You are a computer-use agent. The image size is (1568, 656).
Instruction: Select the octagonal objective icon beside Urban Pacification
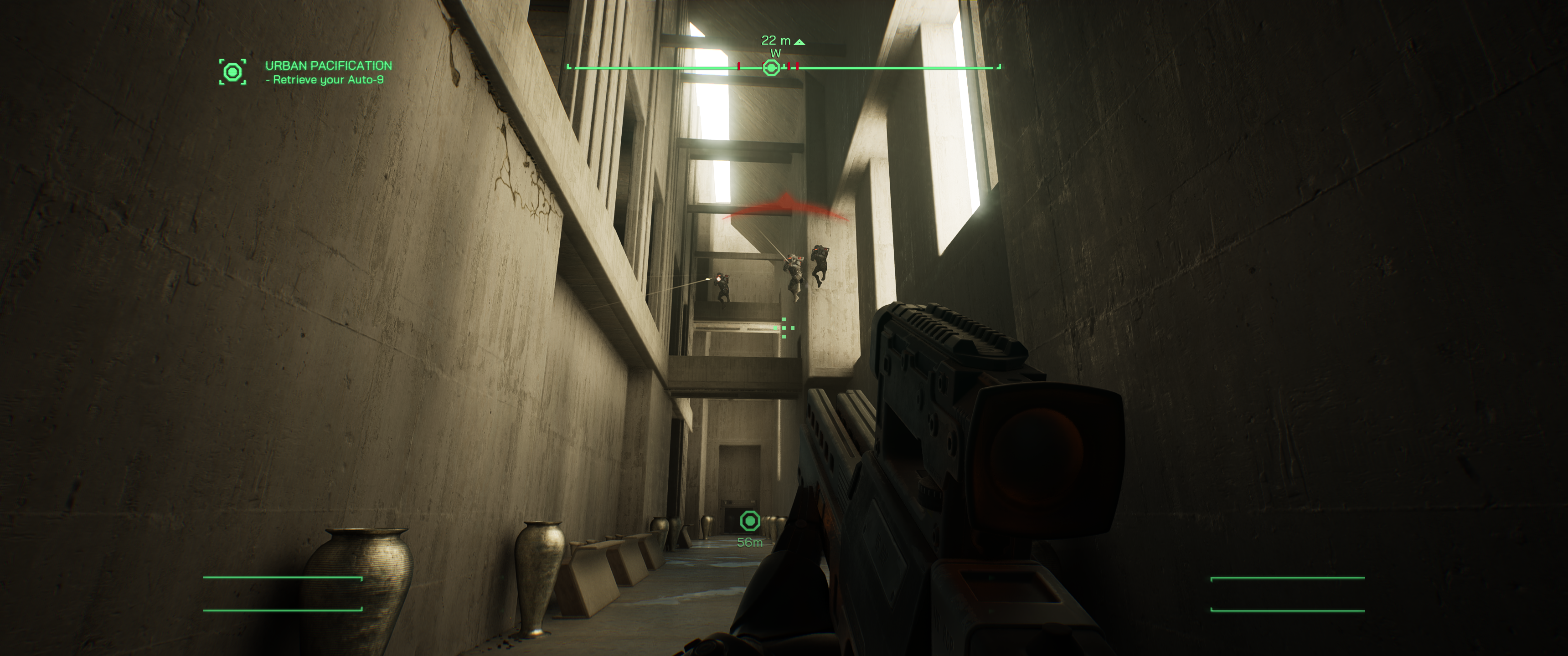tap(232, 71)
